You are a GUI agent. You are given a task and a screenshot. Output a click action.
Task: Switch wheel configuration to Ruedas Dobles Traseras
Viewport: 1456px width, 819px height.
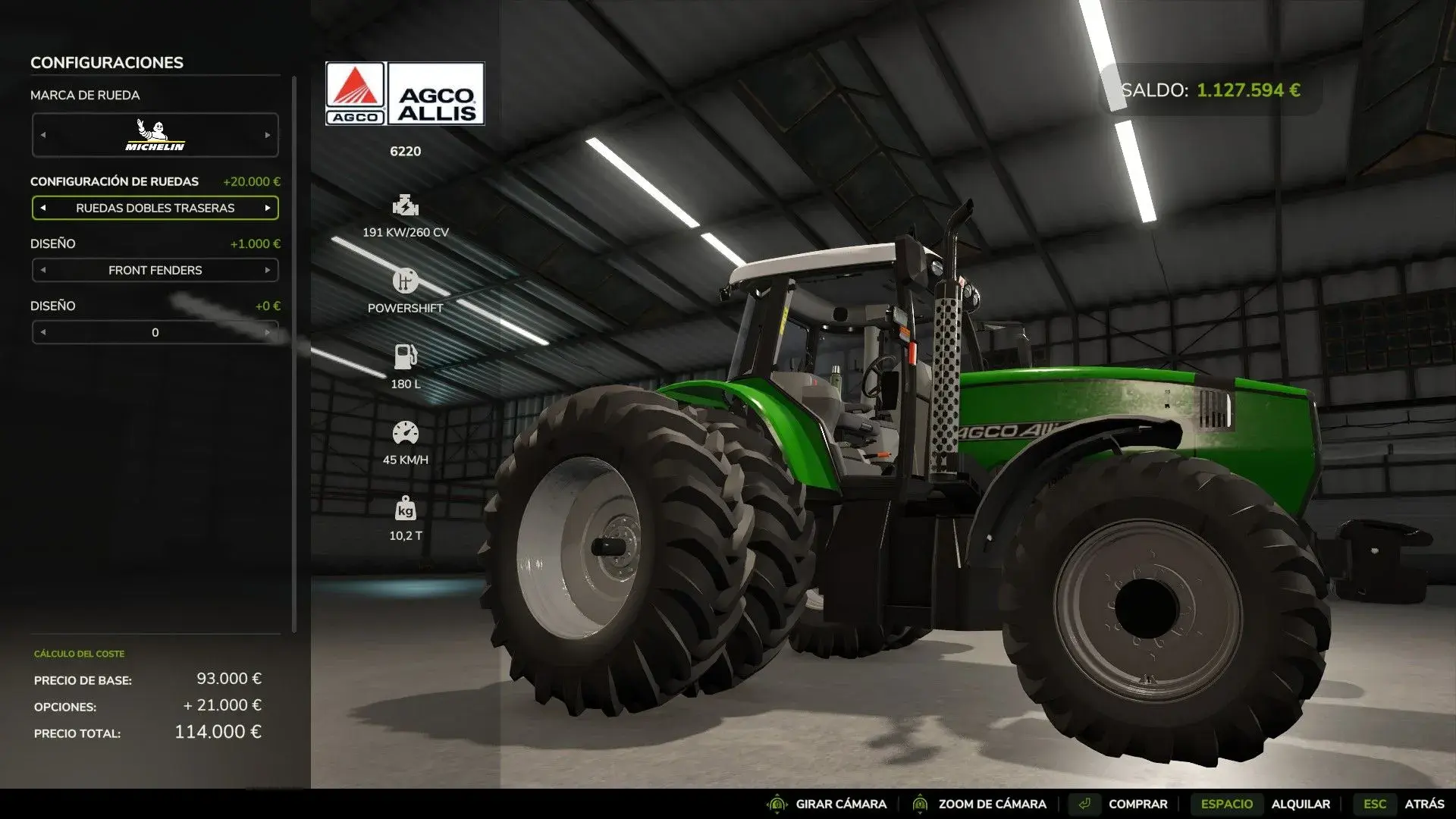coord(155,207)
